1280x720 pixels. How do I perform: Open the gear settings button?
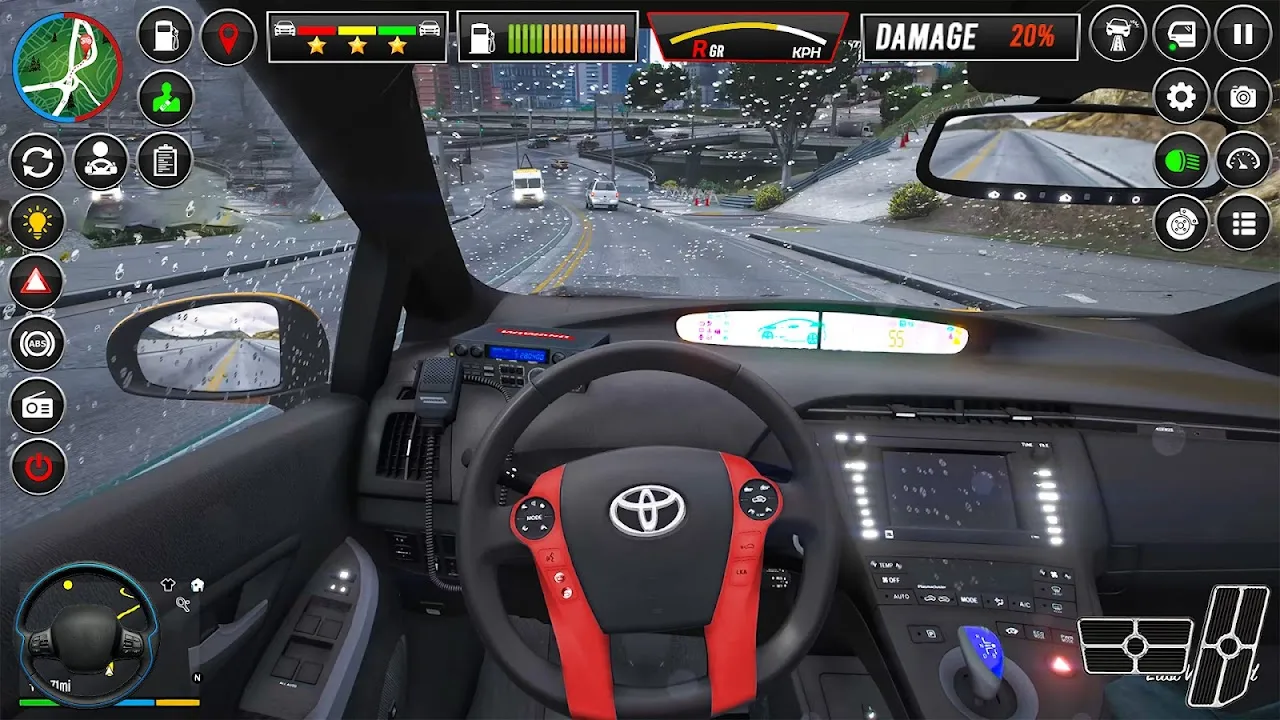click(1181, 97)
